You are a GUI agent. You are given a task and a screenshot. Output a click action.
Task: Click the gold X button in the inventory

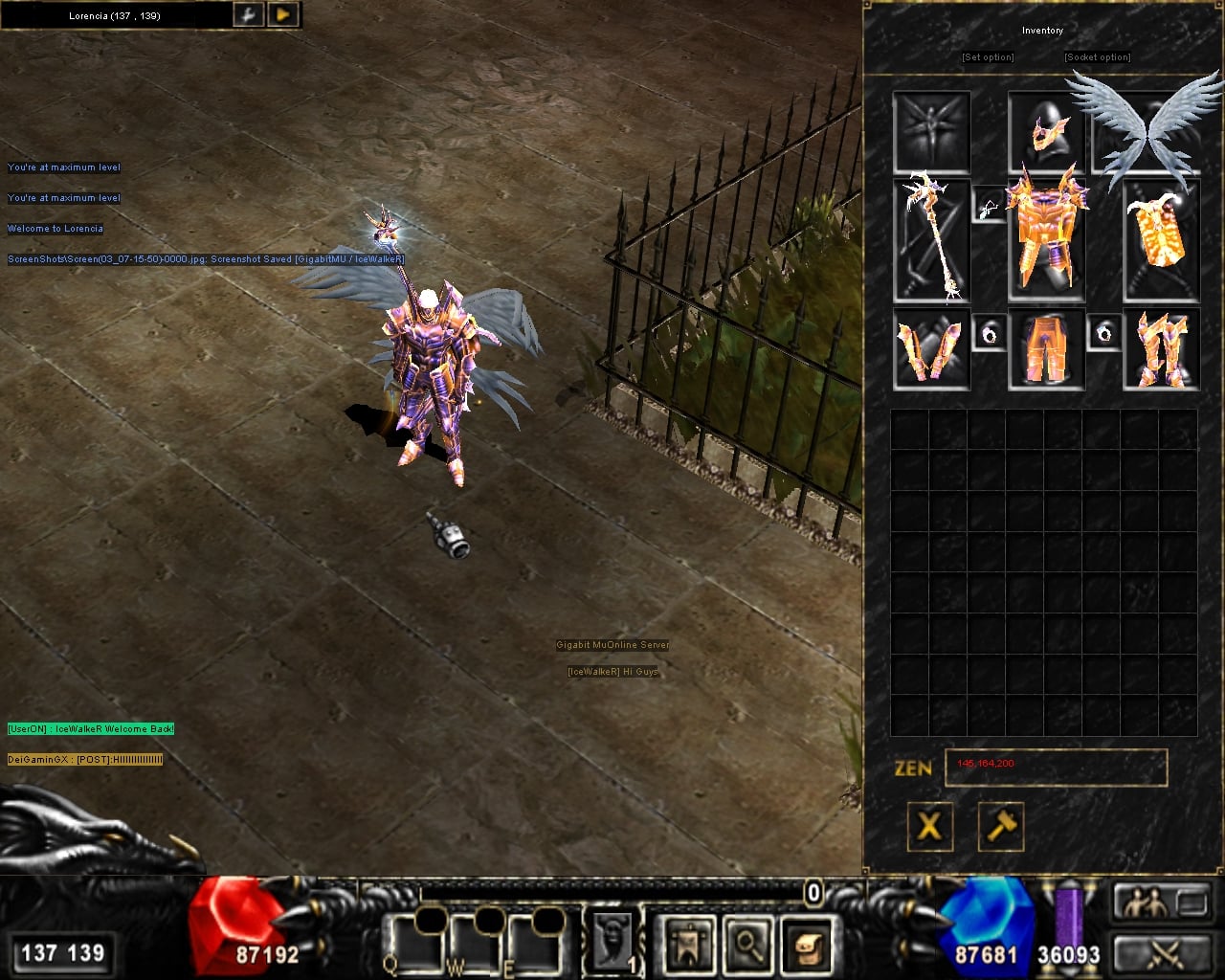point(929,827)
